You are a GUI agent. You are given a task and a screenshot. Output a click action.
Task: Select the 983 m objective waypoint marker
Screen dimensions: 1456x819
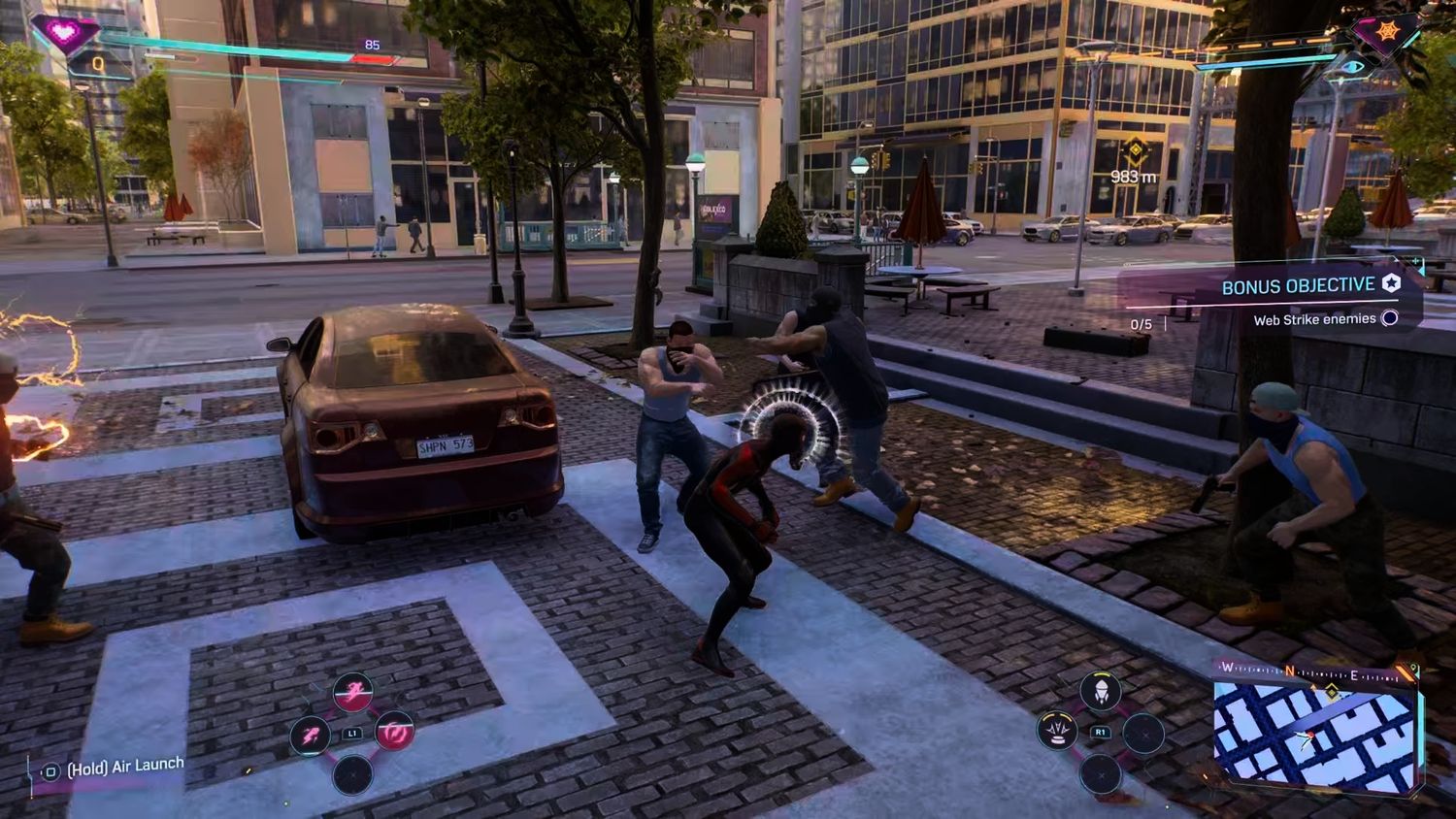tap(1134, 150)
